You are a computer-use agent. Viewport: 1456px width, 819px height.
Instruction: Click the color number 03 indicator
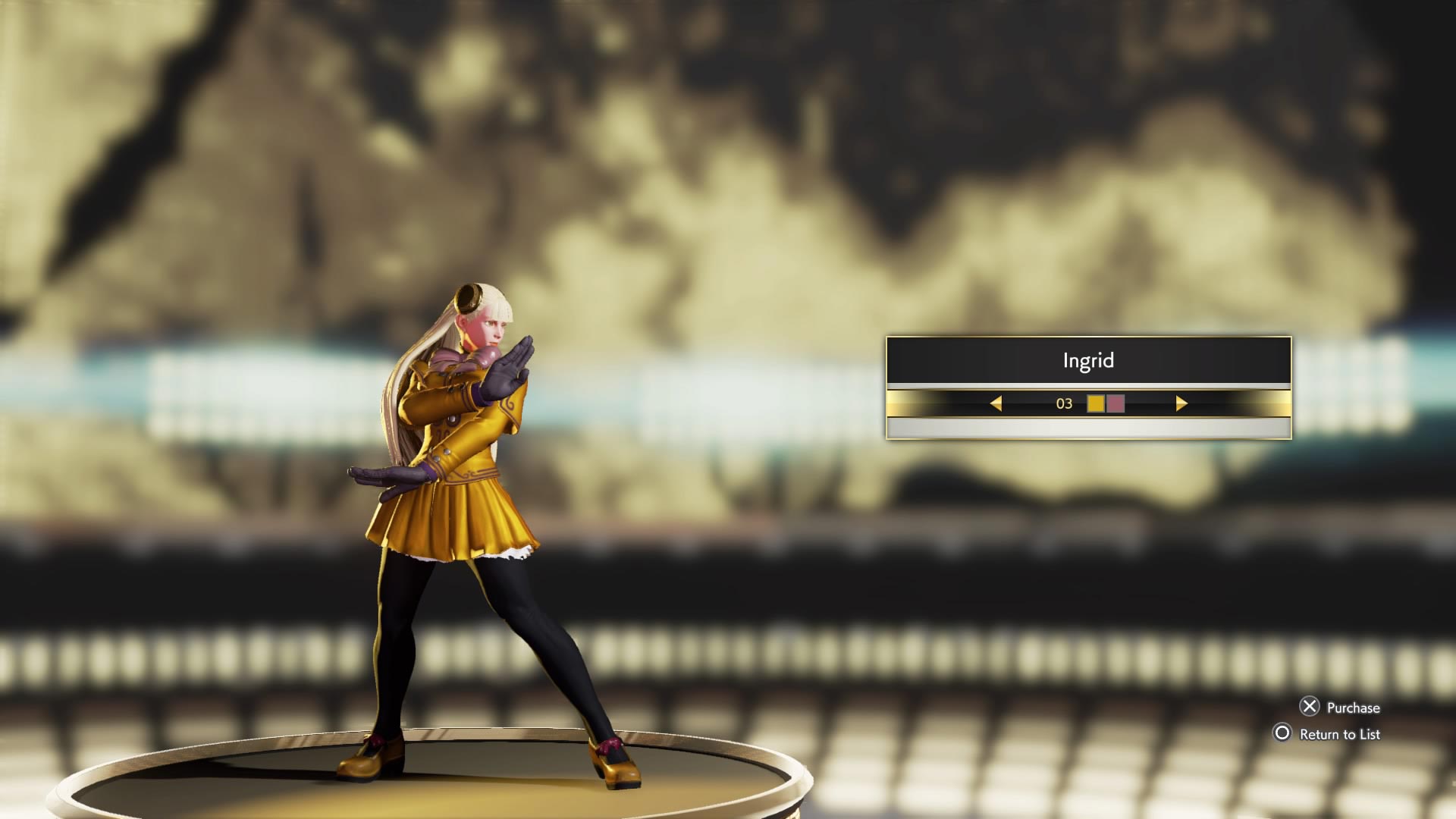[x=1065, y=404]
